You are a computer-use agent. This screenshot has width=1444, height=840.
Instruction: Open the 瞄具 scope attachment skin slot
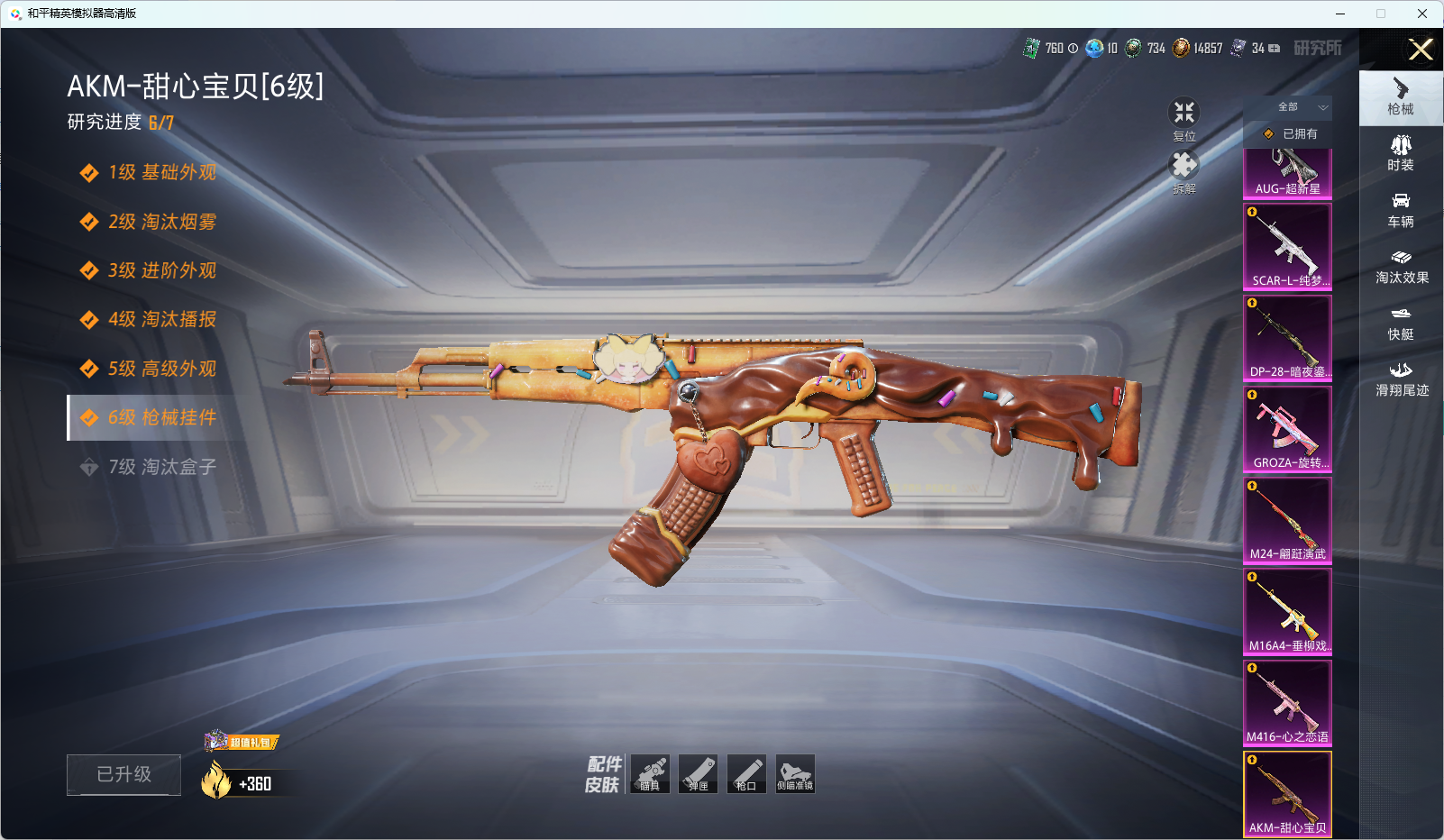(650, 774)
